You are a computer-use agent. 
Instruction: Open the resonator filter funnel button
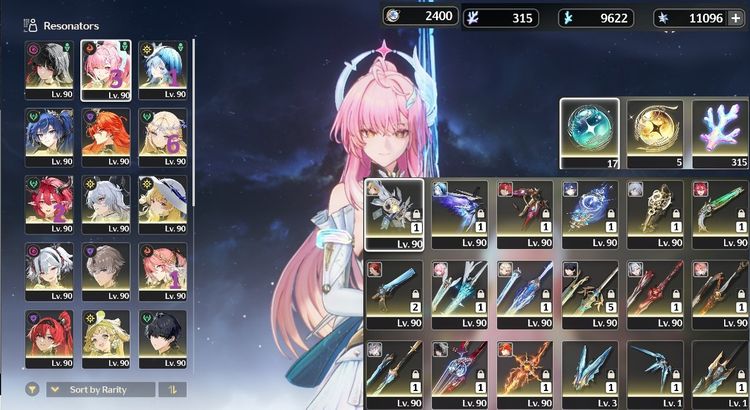[33, 389]
